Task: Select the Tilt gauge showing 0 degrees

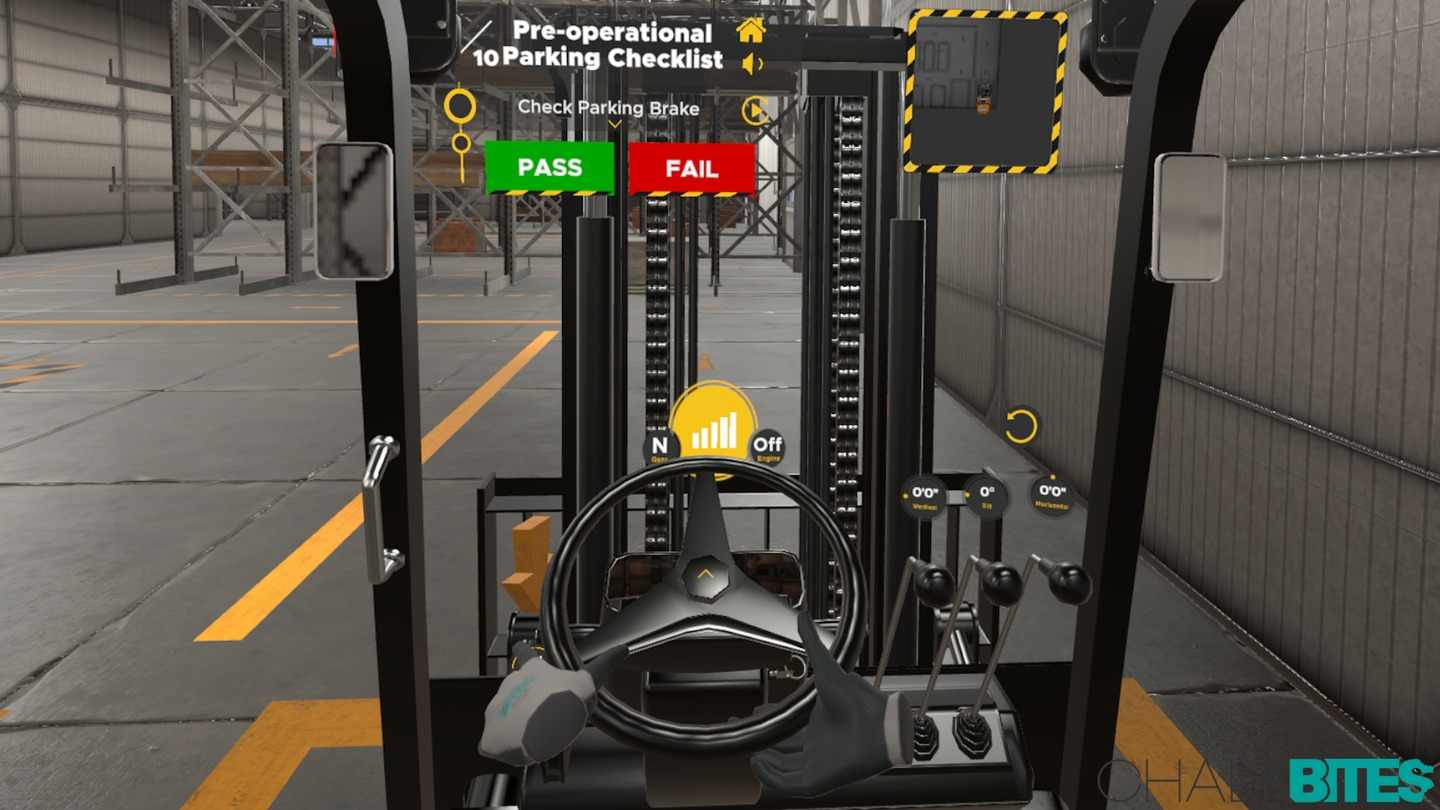Action: [x=986, y=496]
